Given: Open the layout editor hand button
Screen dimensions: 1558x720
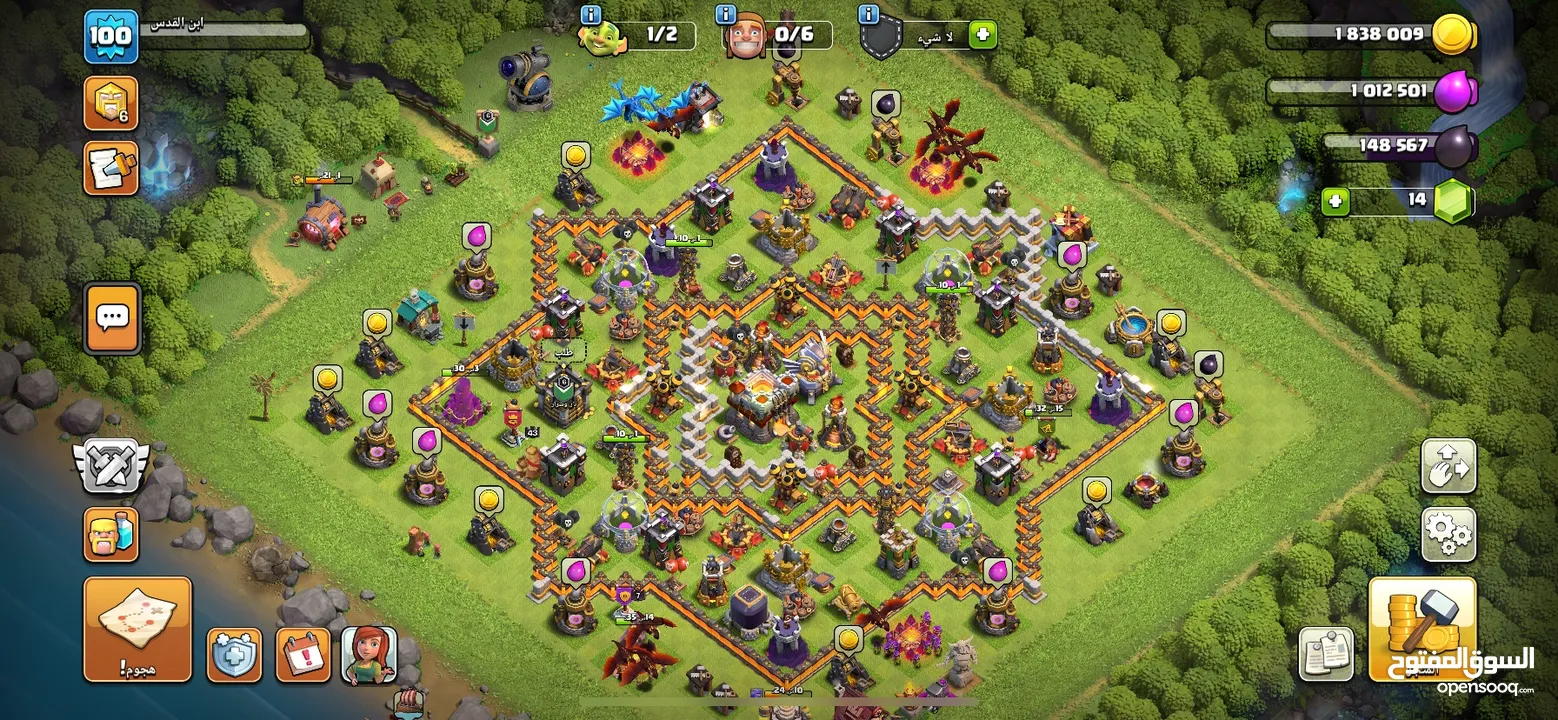Looking at the screenshot, I should [x=1448, y=466].
